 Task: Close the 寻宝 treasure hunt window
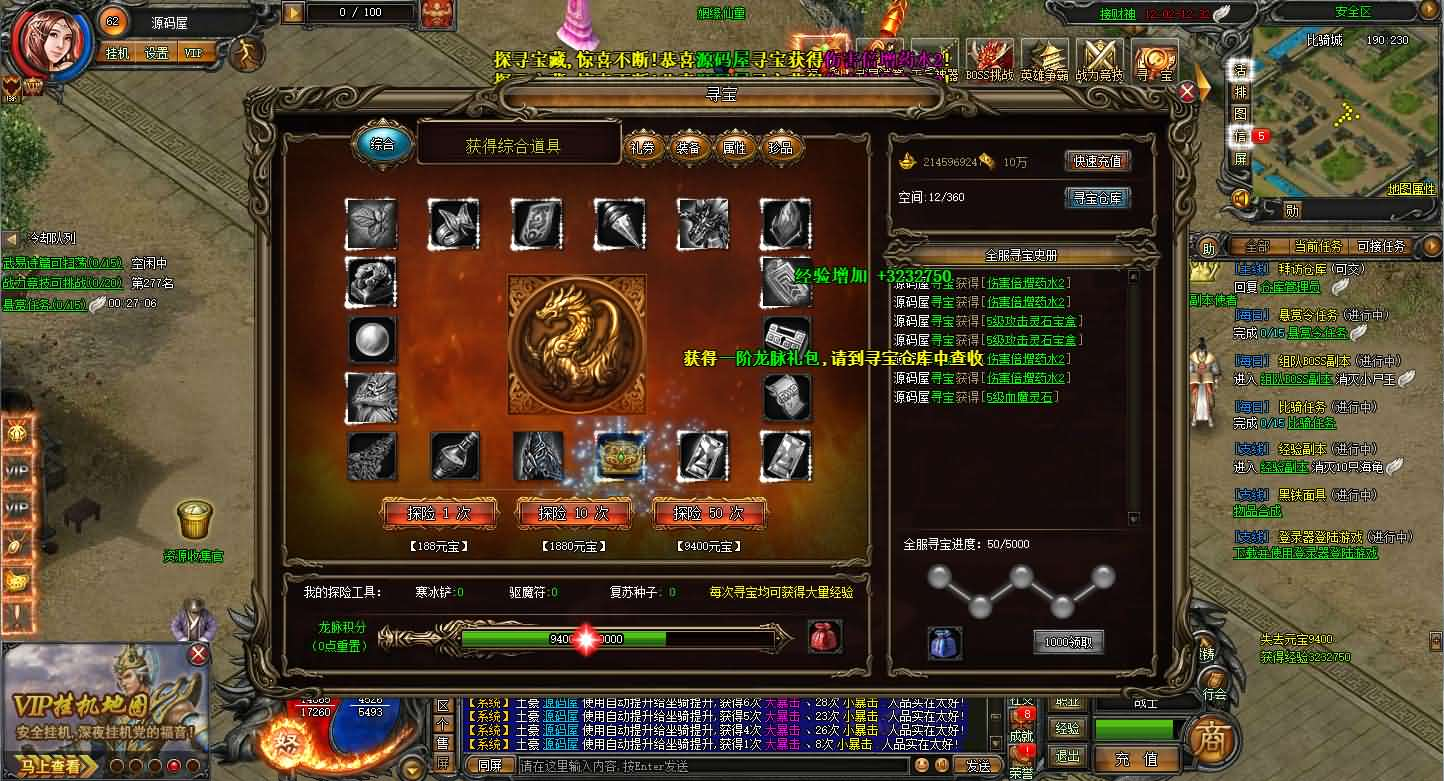(x=1187, y=92)
